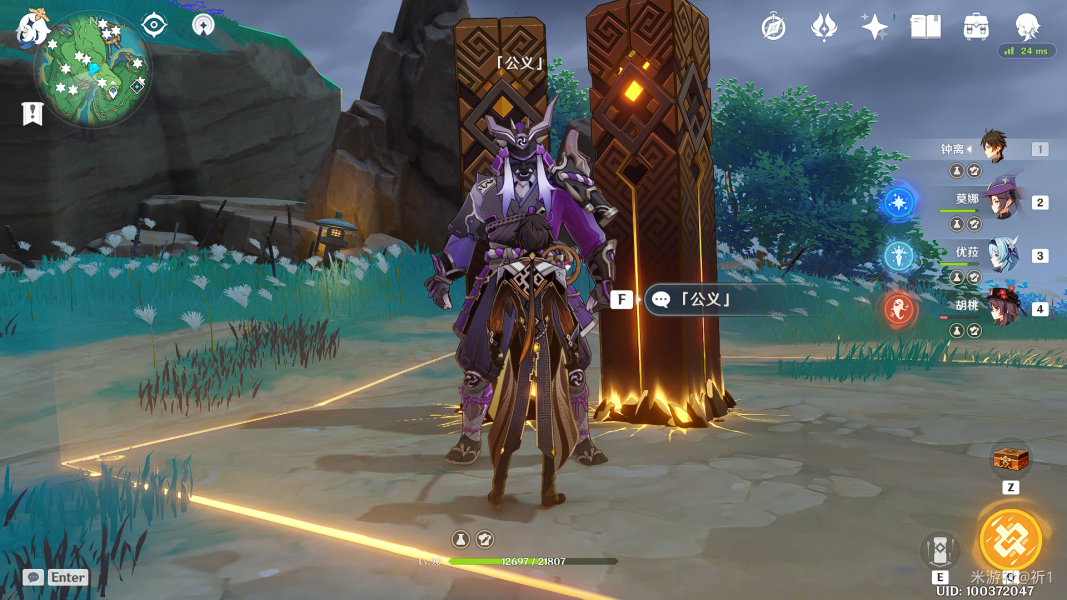Switch to party member 优菈
The image size is (1067, 600).
(1001, 255)
